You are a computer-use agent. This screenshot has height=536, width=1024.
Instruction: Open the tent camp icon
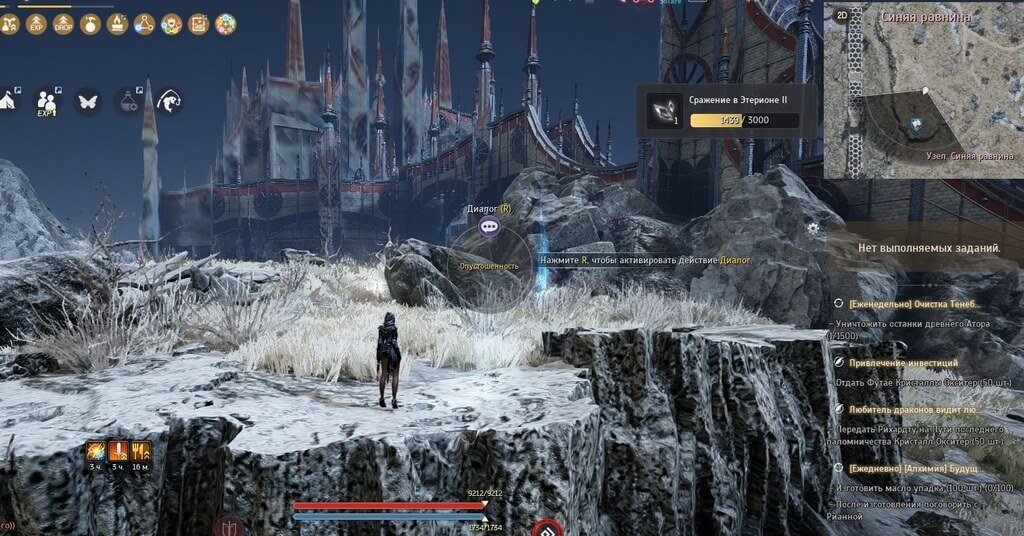point(8,100)
